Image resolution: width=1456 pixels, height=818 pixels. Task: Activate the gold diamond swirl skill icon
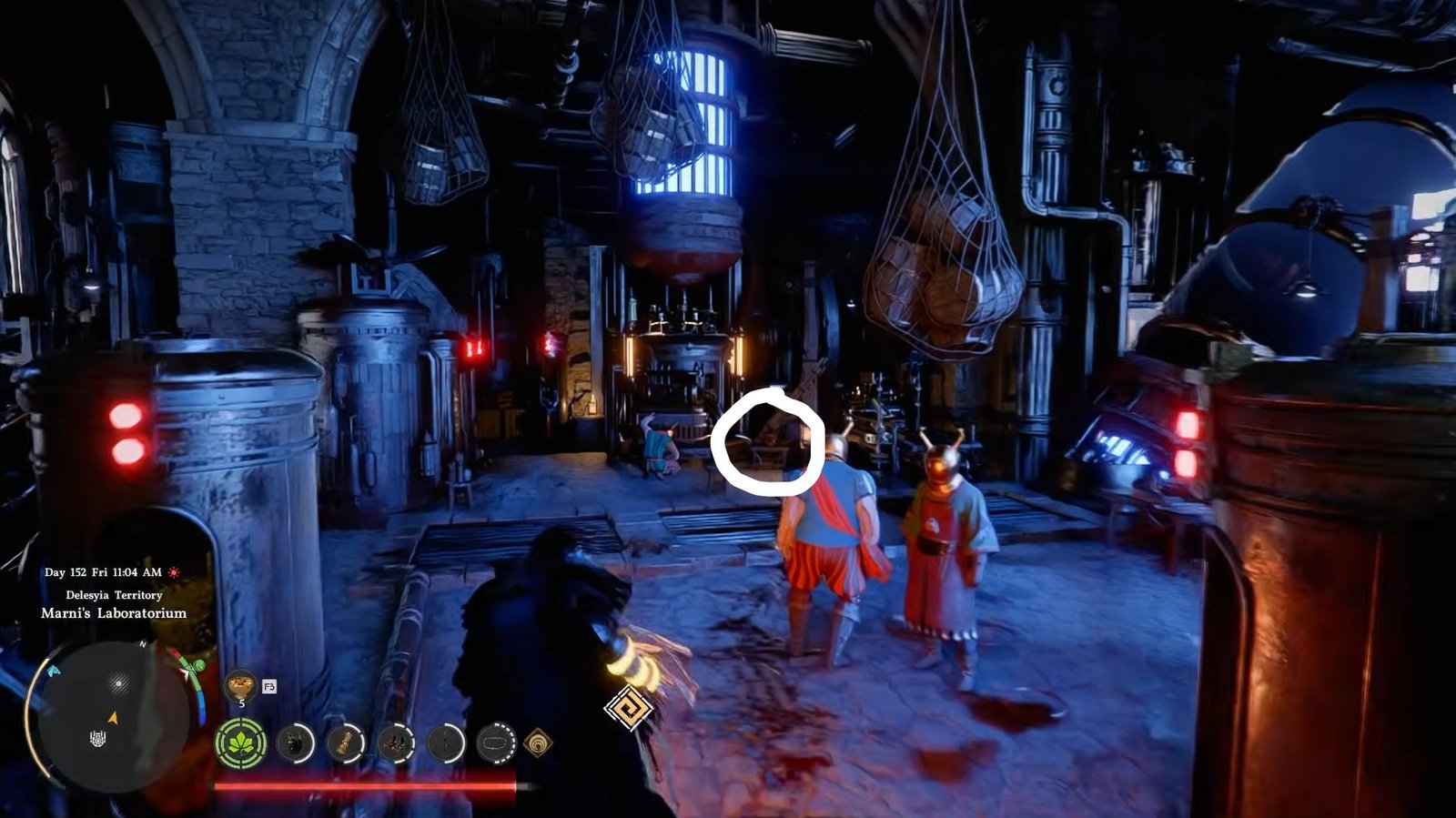pyautogui.click(x=538, y=743)
